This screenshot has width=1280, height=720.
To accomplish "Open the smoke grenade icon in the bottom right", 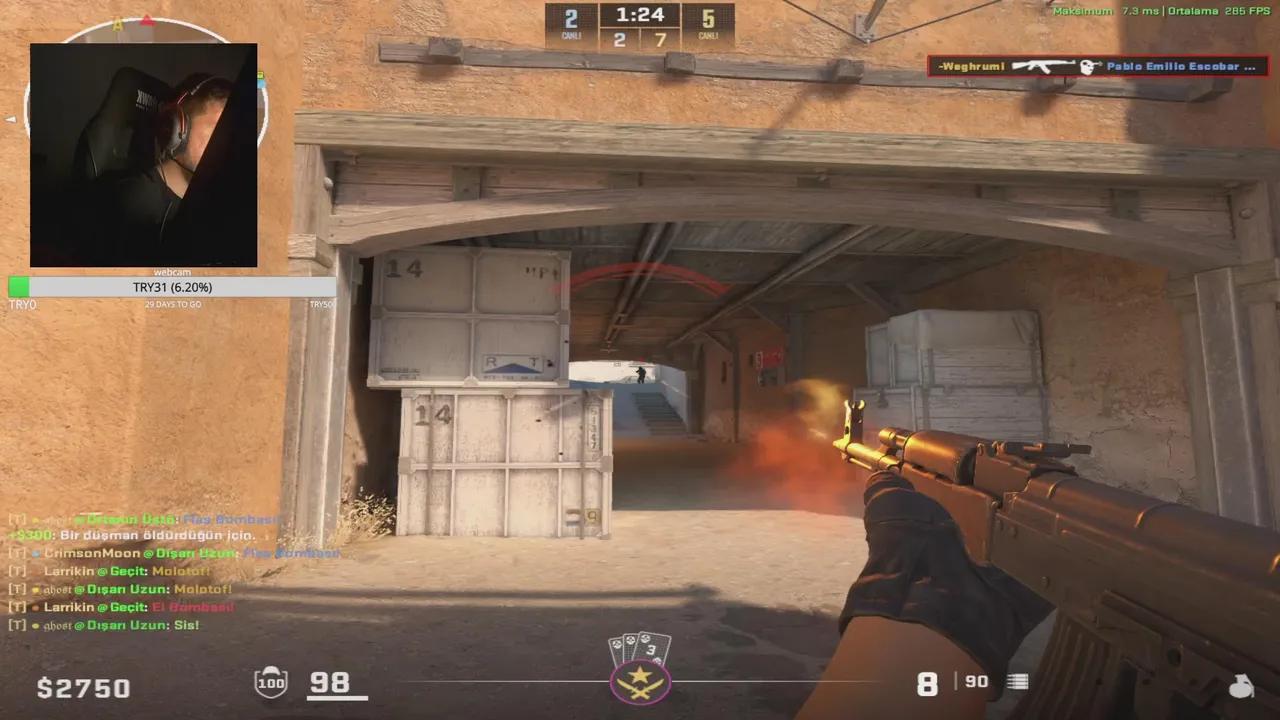I will [1242, 688].
